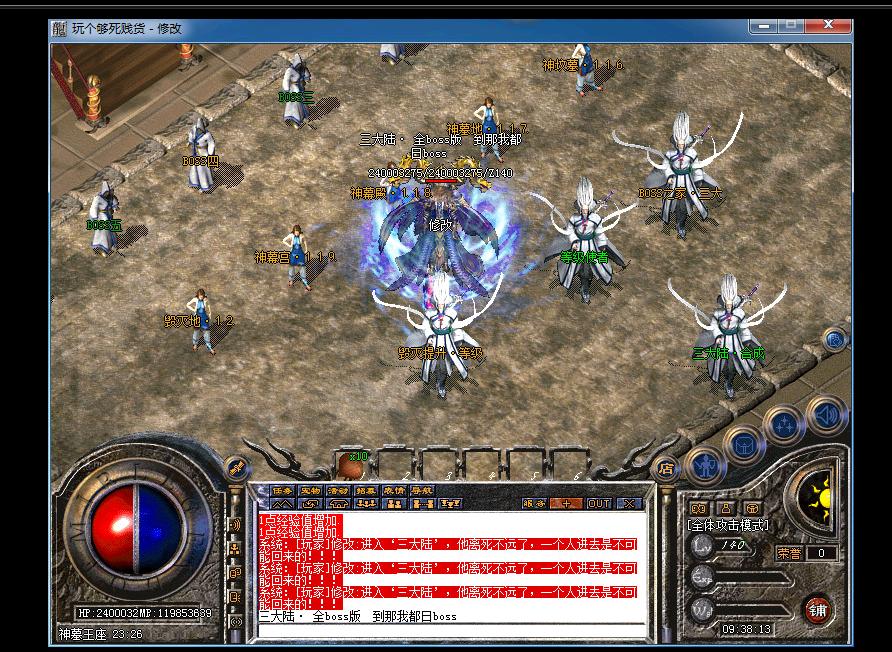Open the skills sparkle round button
This screenshot has height=652, width=892.
click(783, 423)
